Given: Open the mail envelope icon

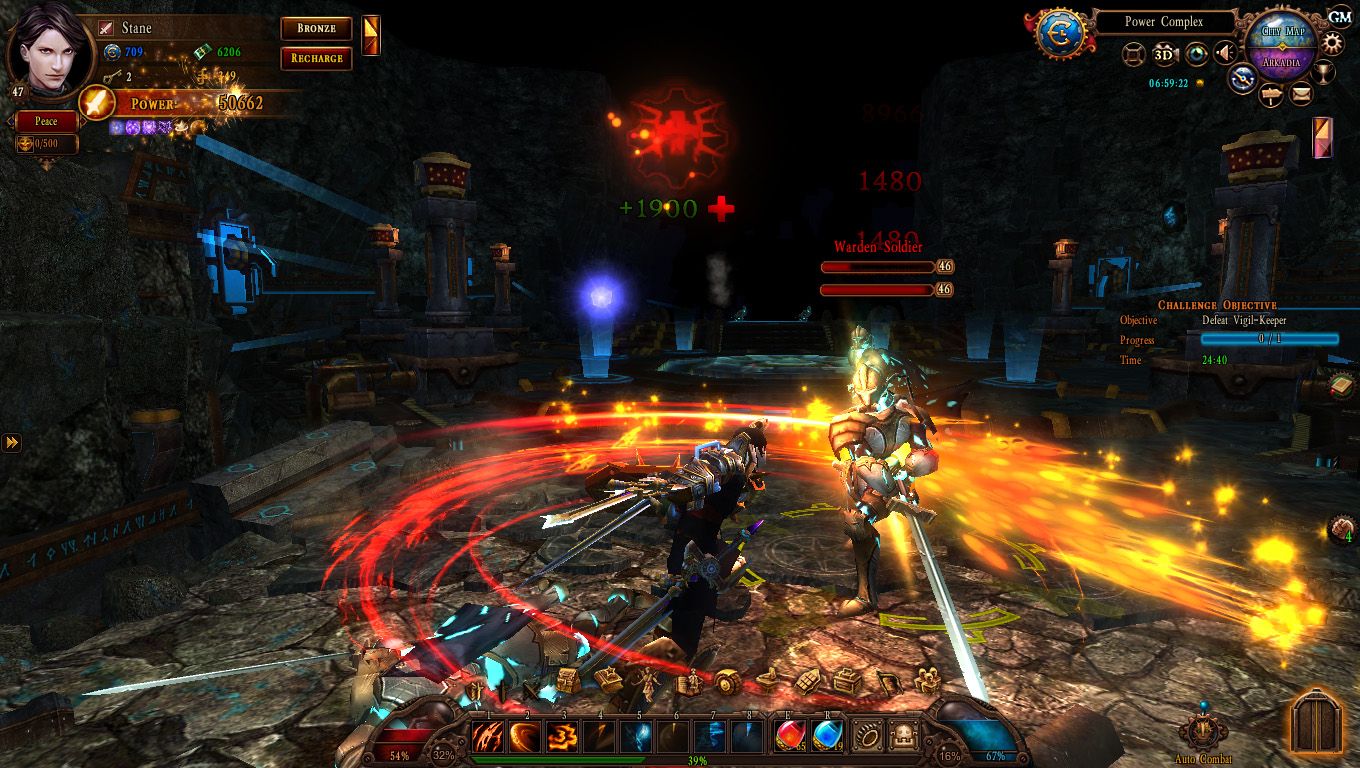Looking at the screenshot, I should coord(1300,95).
